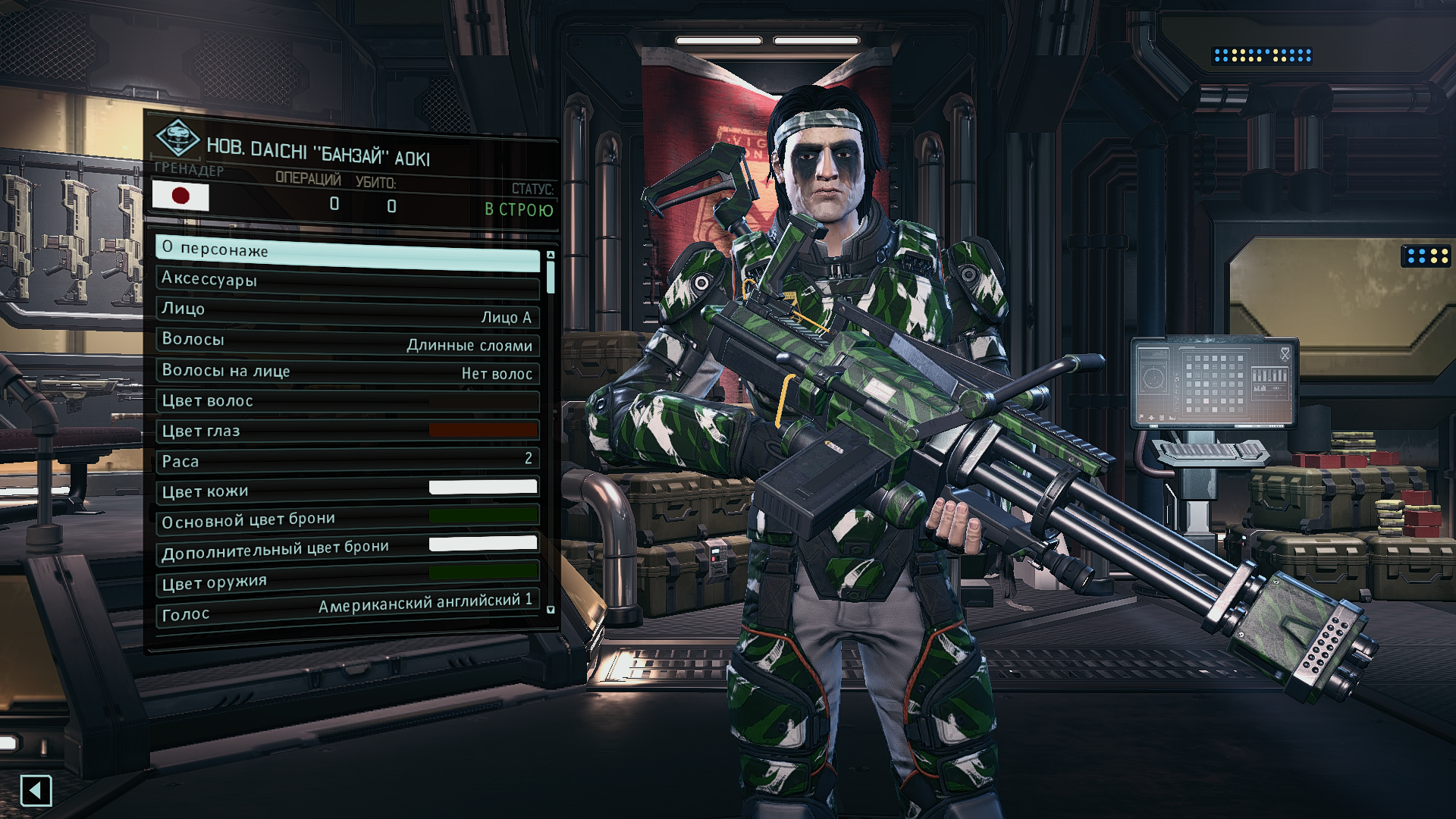Change the "Лицо" face option

click(347, 312)
